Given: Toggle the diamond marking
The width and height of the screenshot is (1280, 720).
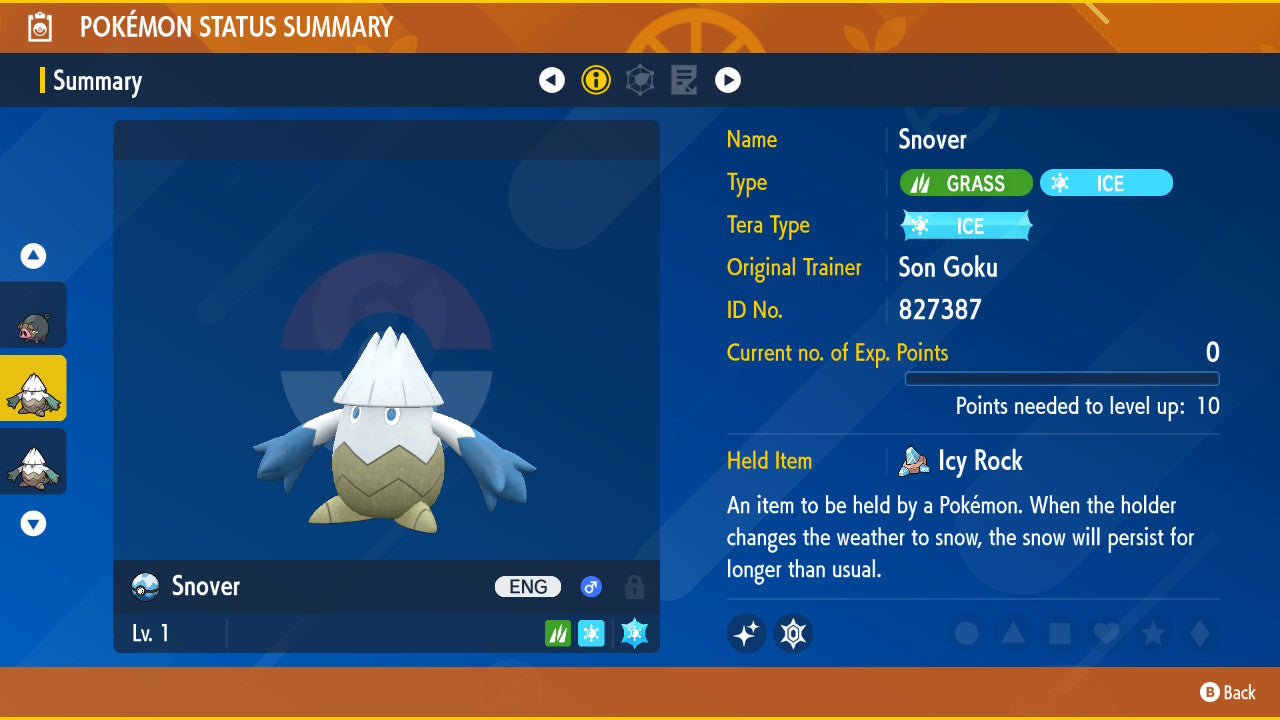Looking at the screenshot, I should point(1198,633).
